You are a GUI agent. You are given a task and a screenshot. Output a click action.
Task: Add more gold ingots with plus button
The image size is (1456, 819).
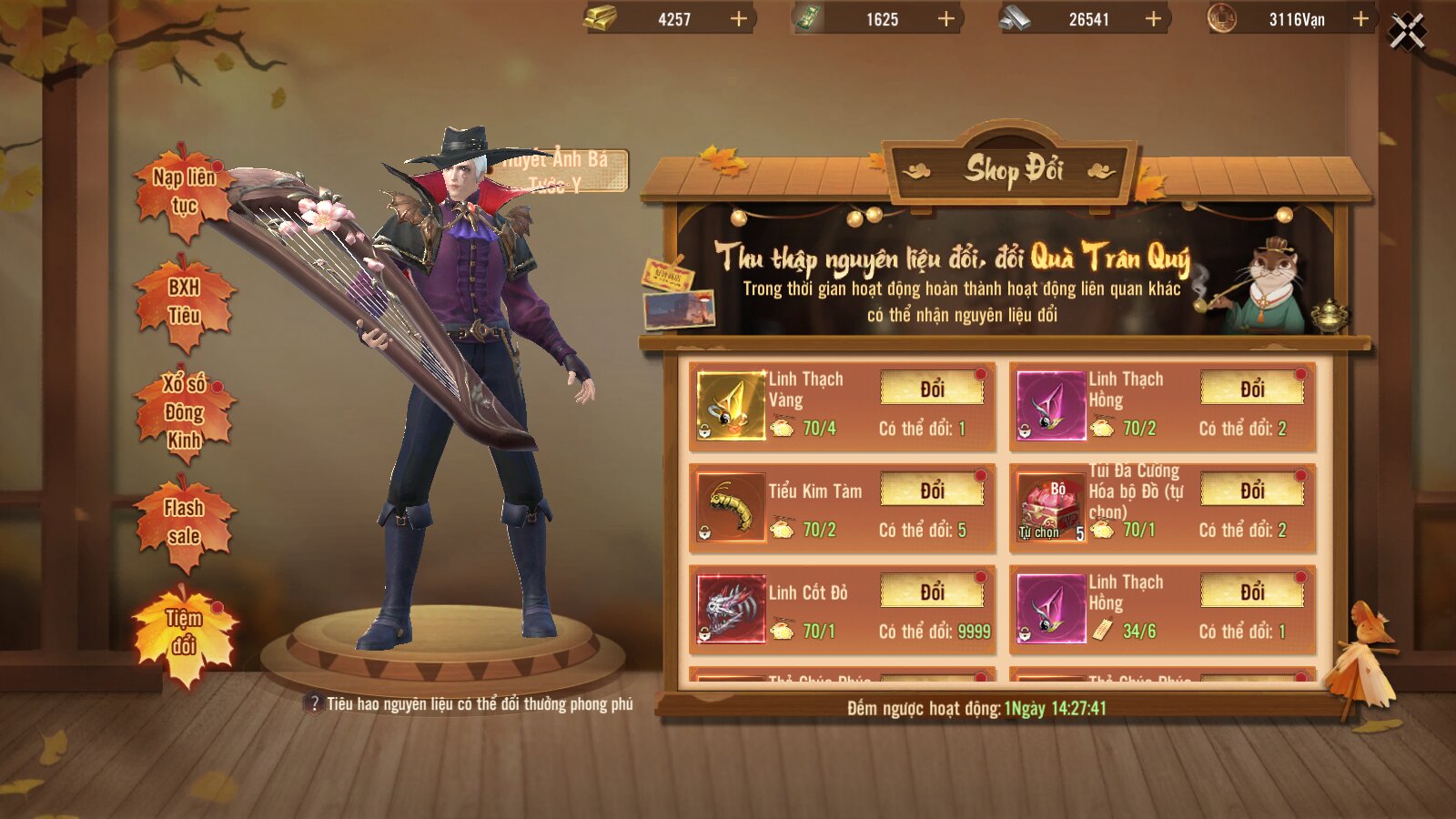click(x=739, y=19)
